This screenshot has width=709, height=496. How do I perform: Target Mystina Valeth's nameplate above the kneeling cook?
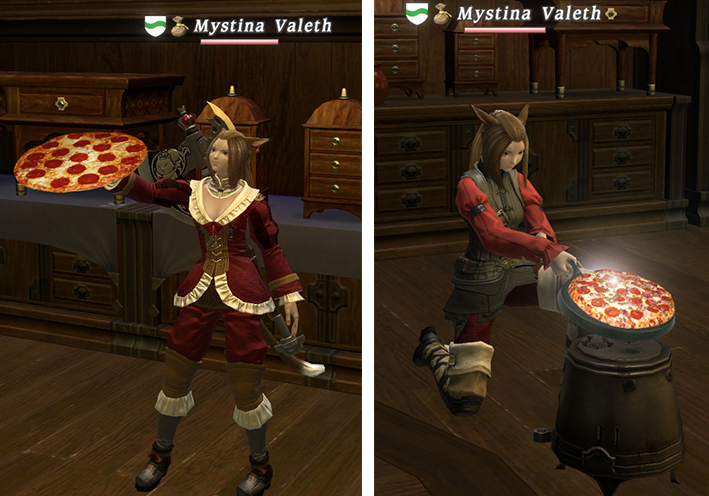click(529, 14)
